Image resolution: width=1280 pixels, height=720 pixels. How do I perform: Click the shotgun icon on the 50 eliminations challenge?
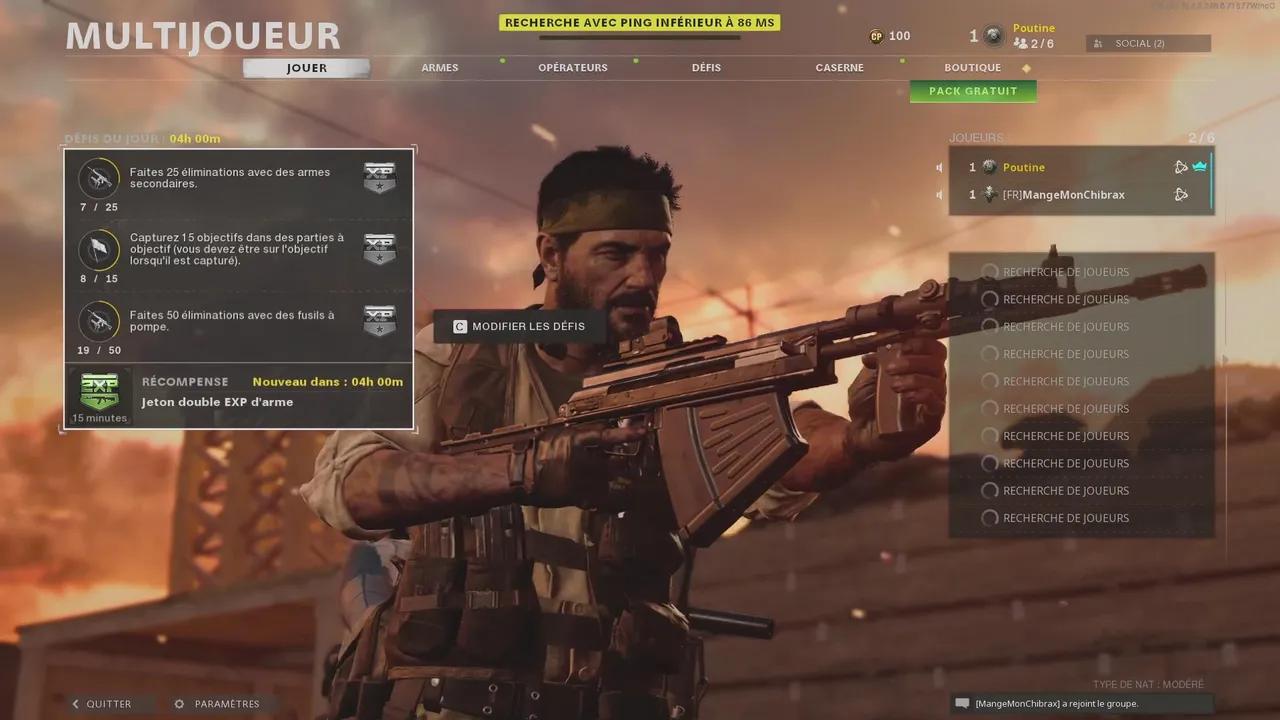pos(98,322)
